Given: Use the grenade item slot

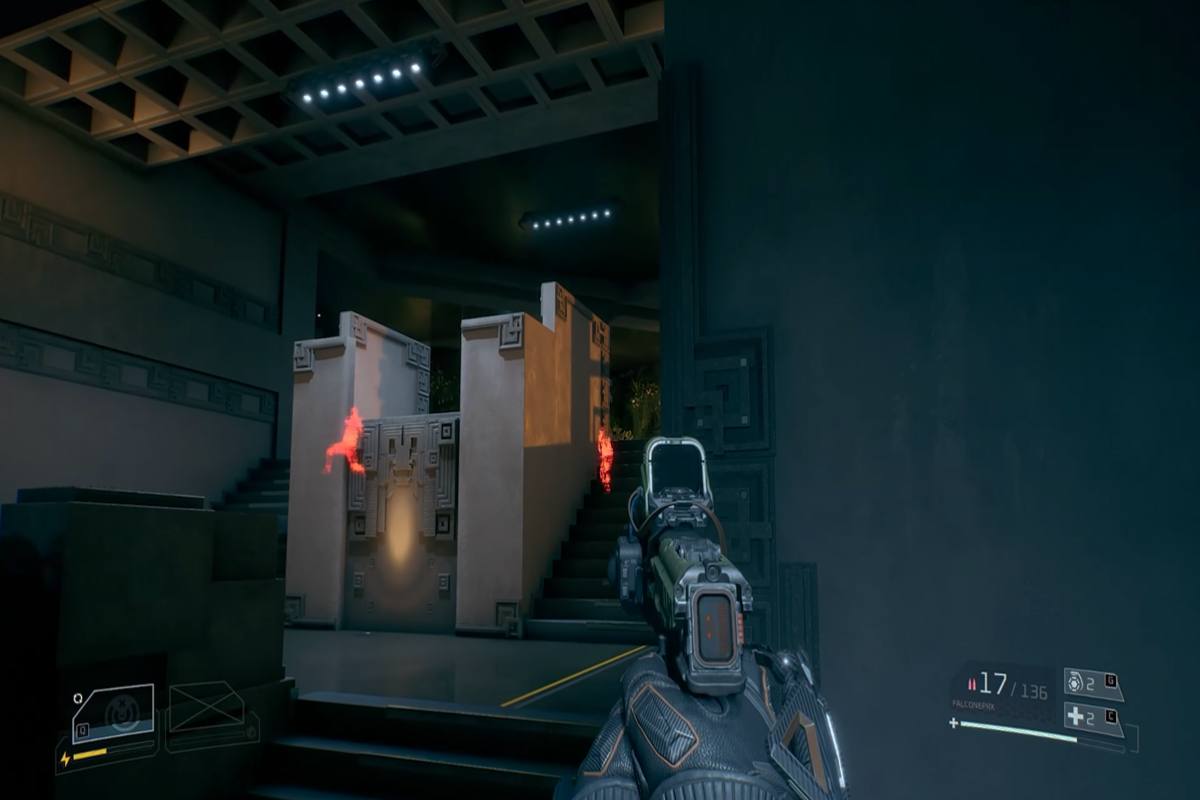Looking at the screenshot, I should click(1091, 684).
